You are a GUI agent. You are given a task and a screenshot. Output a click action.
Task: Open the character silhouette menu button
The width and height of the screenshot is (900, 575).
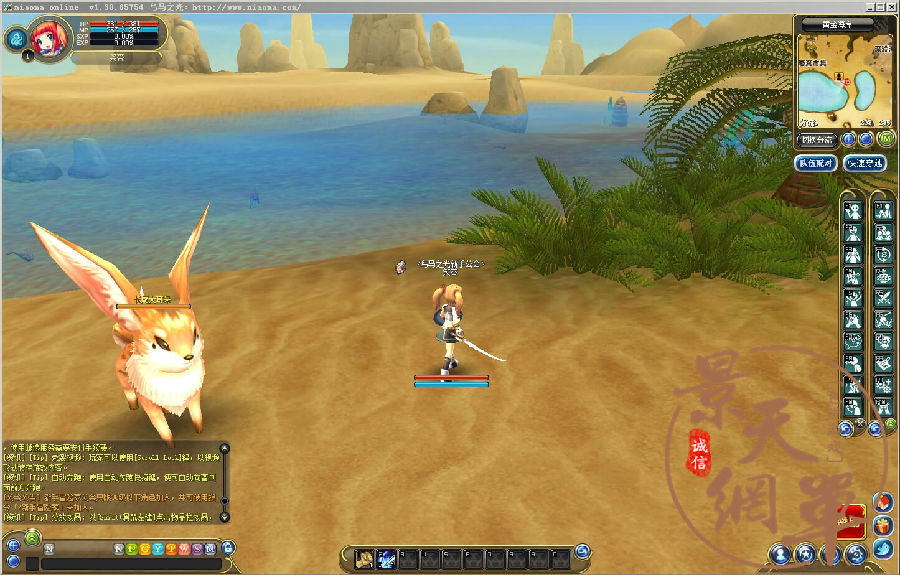tap(779, 552)
